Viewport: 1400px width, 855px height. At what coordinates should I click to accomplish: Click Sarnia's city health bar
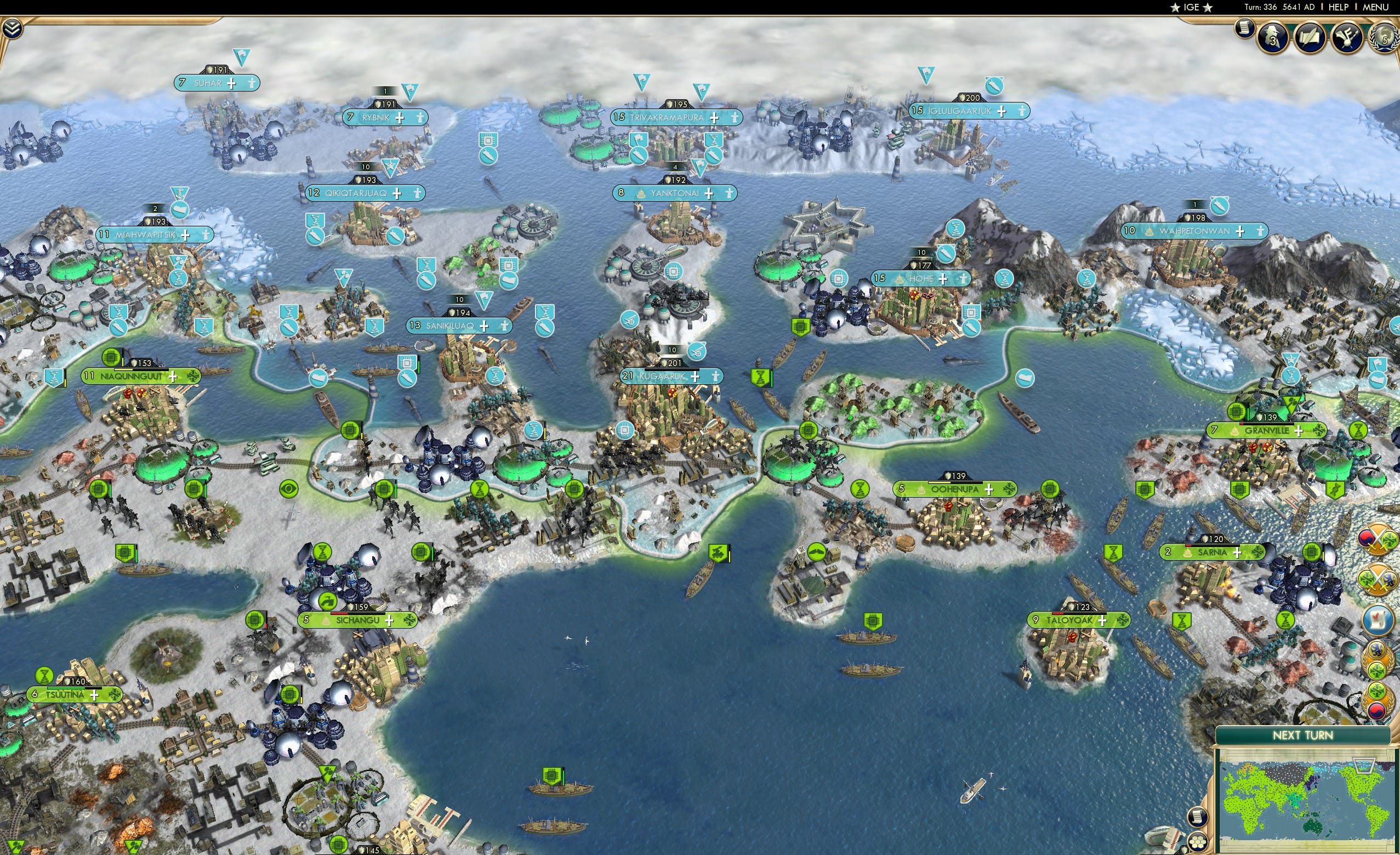1213,546
